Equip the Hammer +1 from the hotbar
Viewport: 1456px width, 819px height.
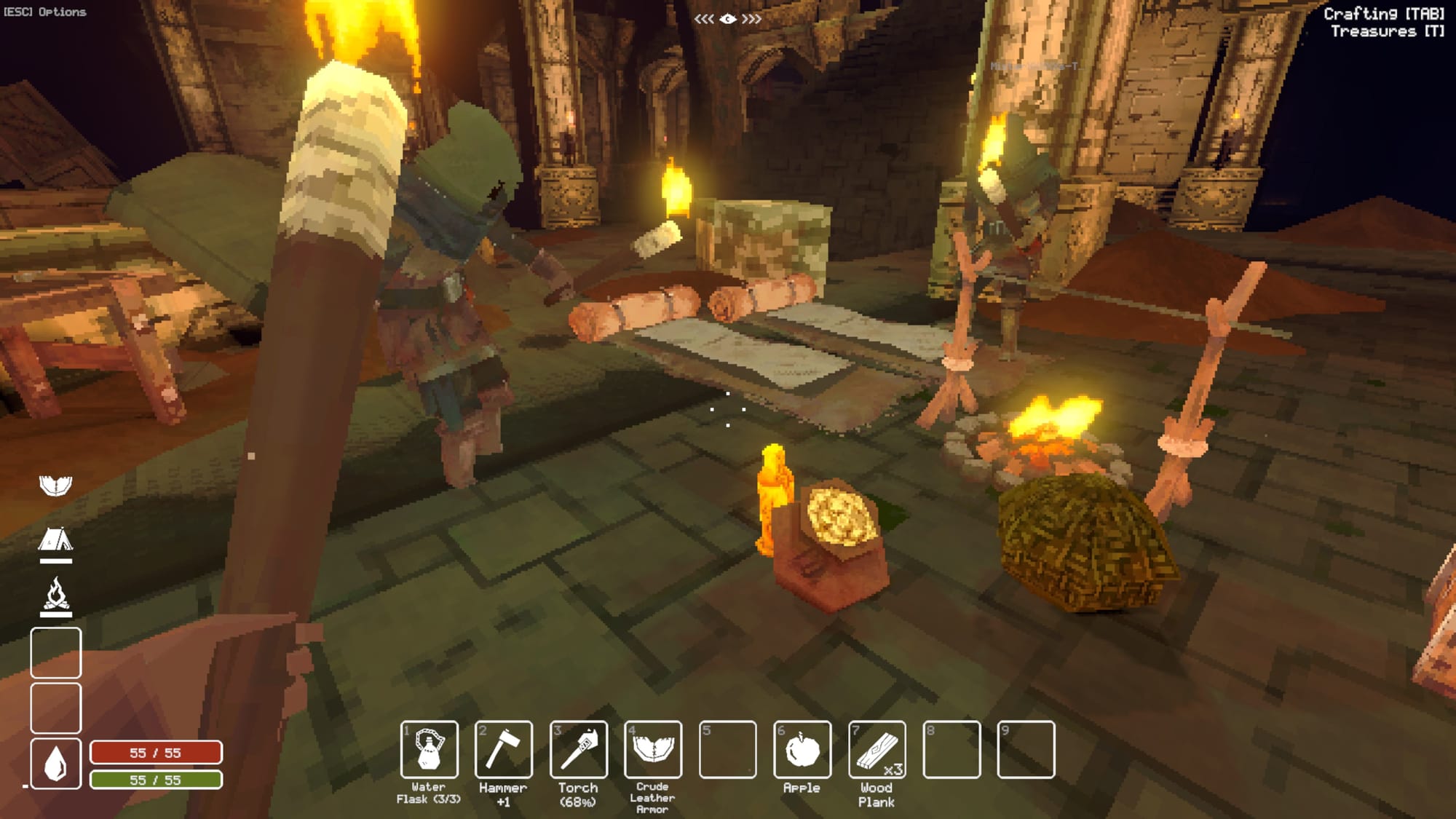[x=503, y=749]
